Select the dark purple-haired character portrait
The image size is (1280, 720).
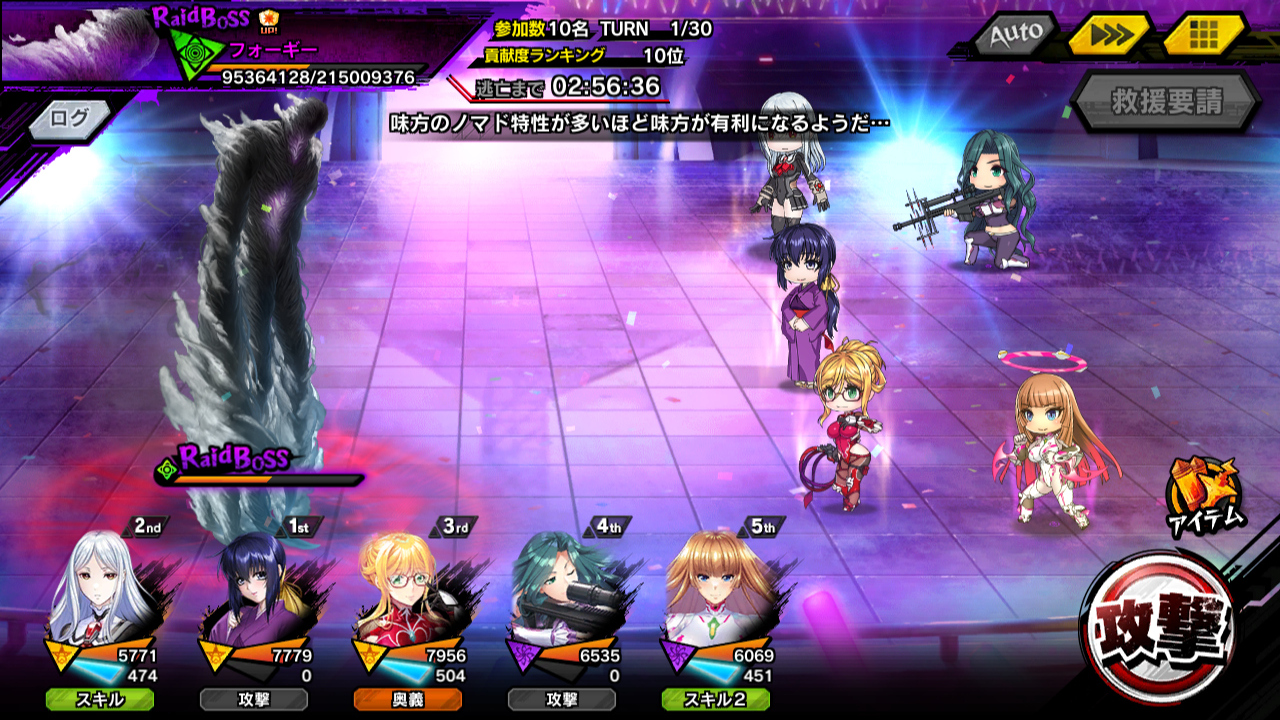coord(254,593)
